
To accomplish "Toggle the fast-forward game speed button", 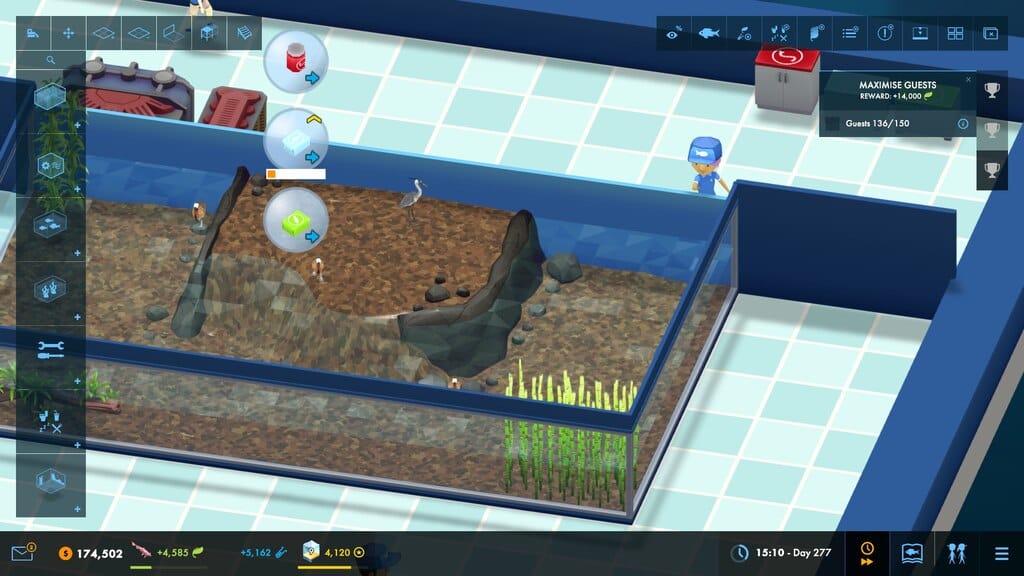I will coord(867,553).
